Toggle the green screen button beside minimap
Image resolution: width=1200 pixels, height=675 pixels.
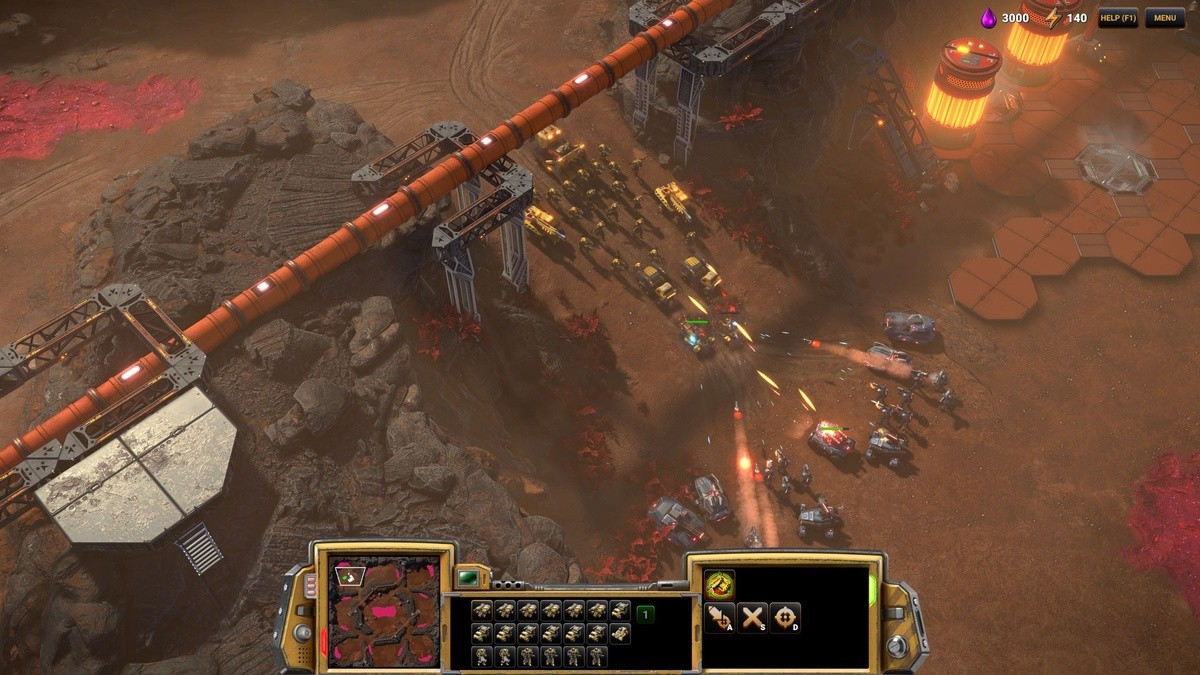point(467,578)
